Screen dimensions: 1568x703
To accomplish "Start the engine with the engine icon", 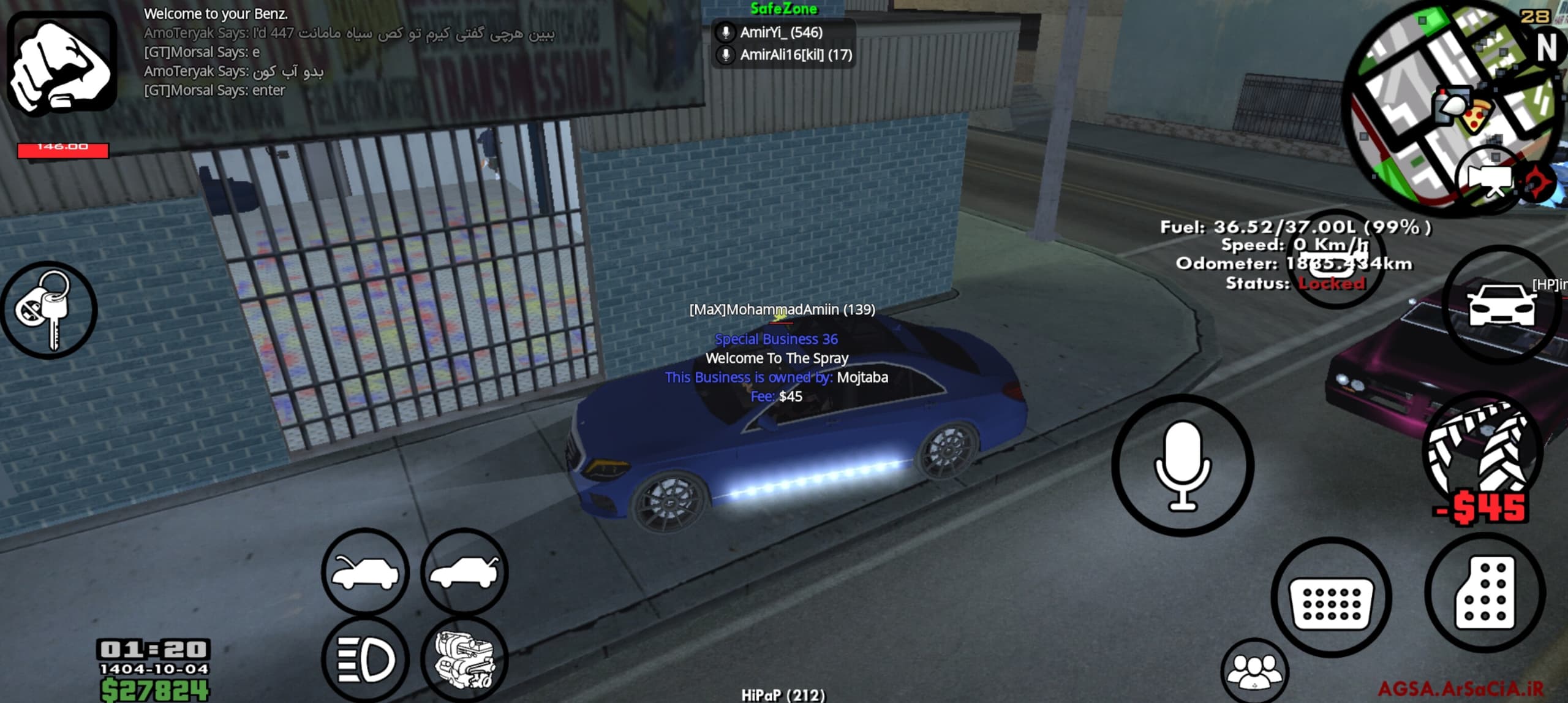I will (464, 659).
